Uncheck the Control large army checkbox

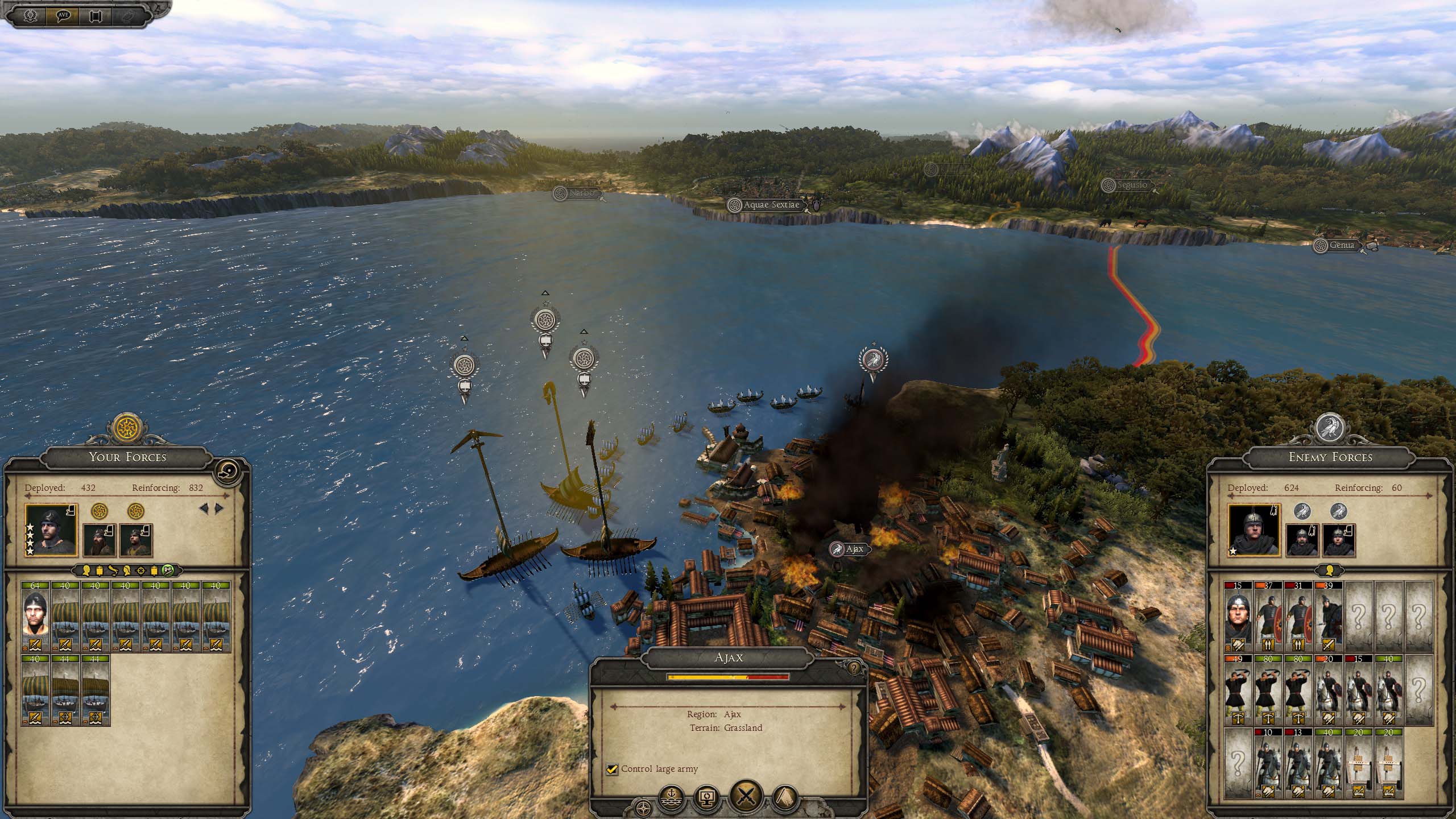pyautogui.click(x=612, y=769)
